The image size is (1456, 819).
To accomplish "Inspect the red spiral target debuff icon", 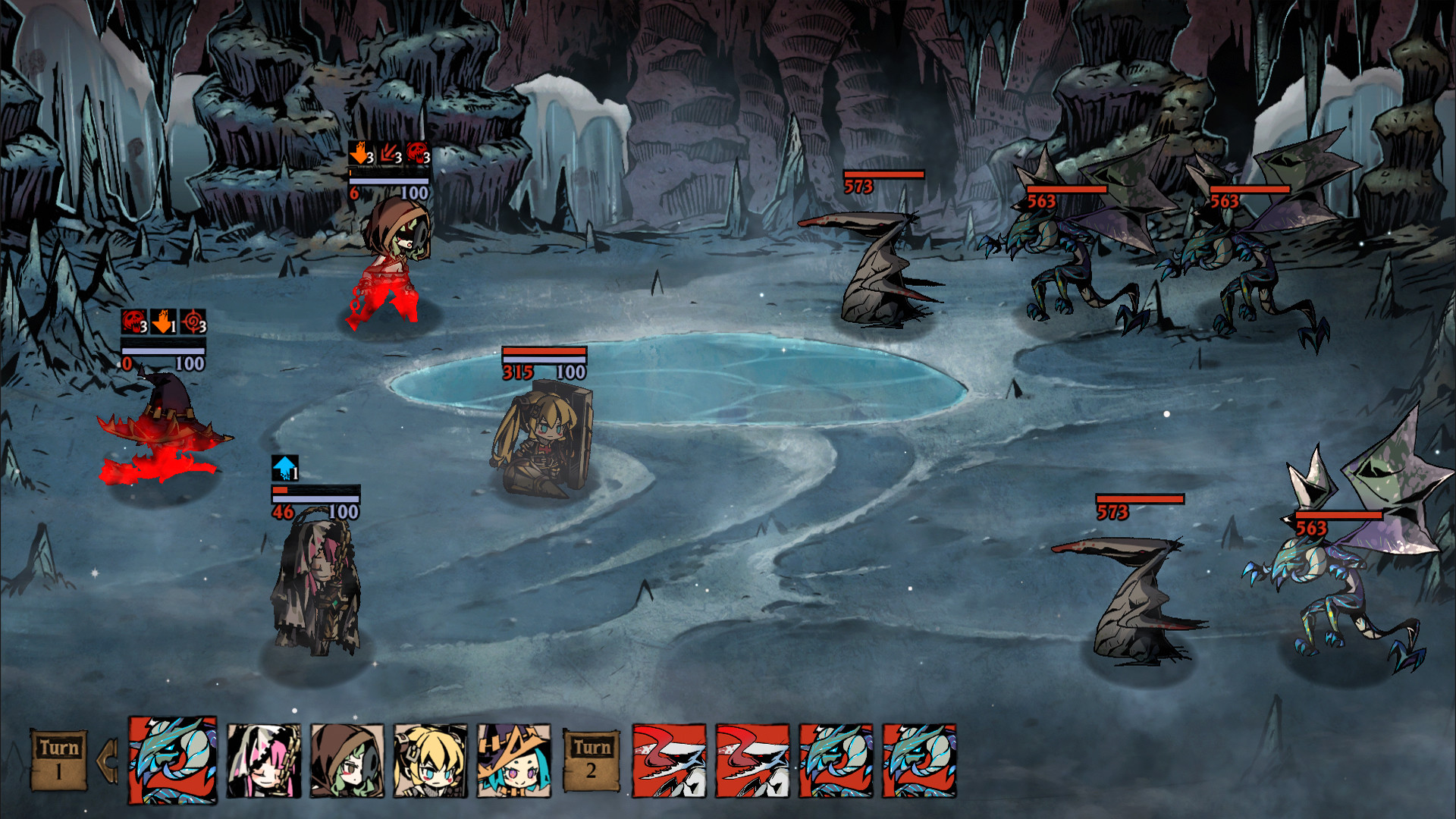I will point(193,322).
